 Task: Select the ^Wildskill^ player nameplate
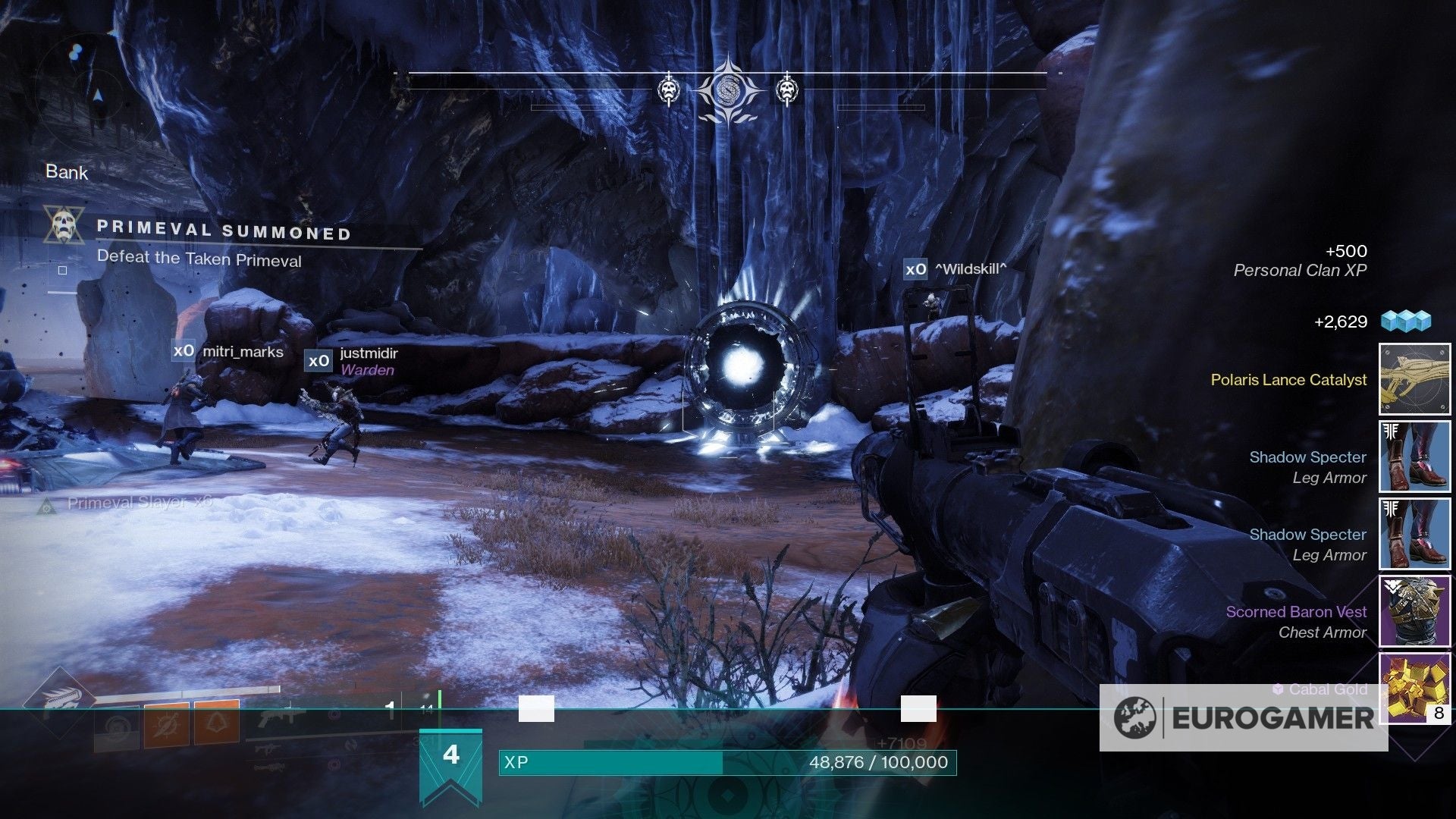[955, 268]
